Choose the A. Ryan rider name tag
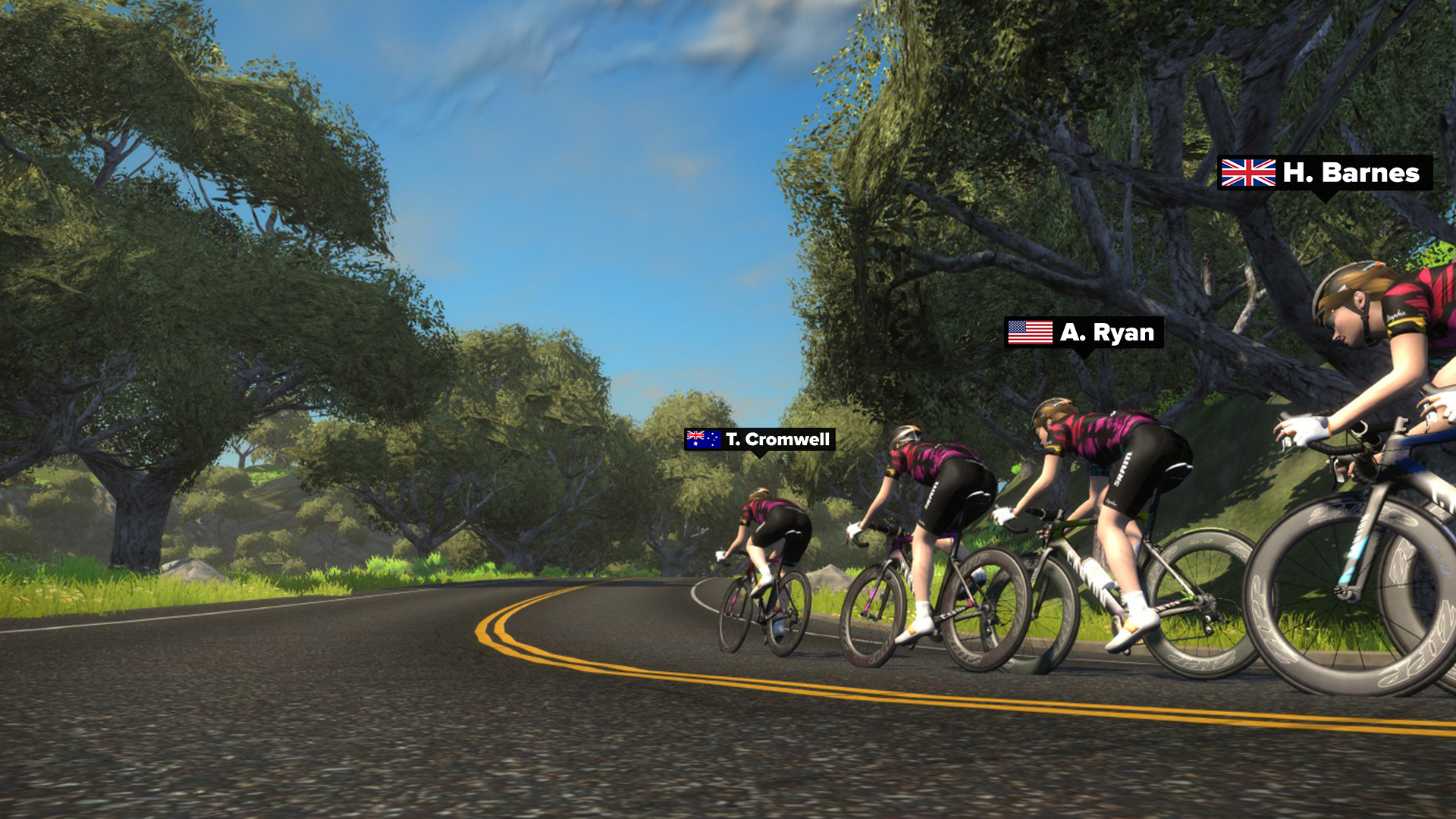 pos(1084,333)
